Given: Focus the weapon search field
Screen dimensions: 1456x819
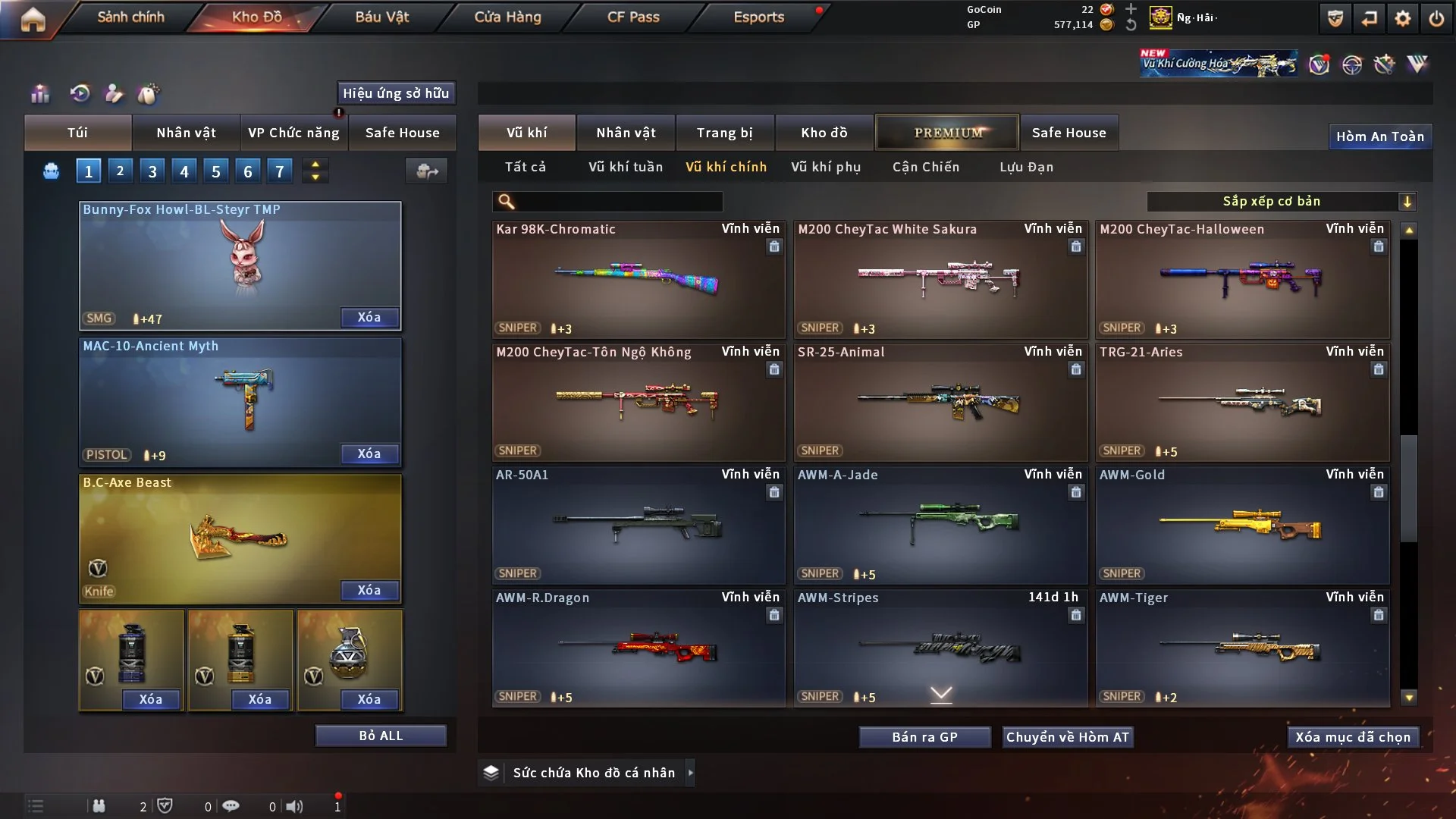Looking at the screenshot, I should (618, 202).
